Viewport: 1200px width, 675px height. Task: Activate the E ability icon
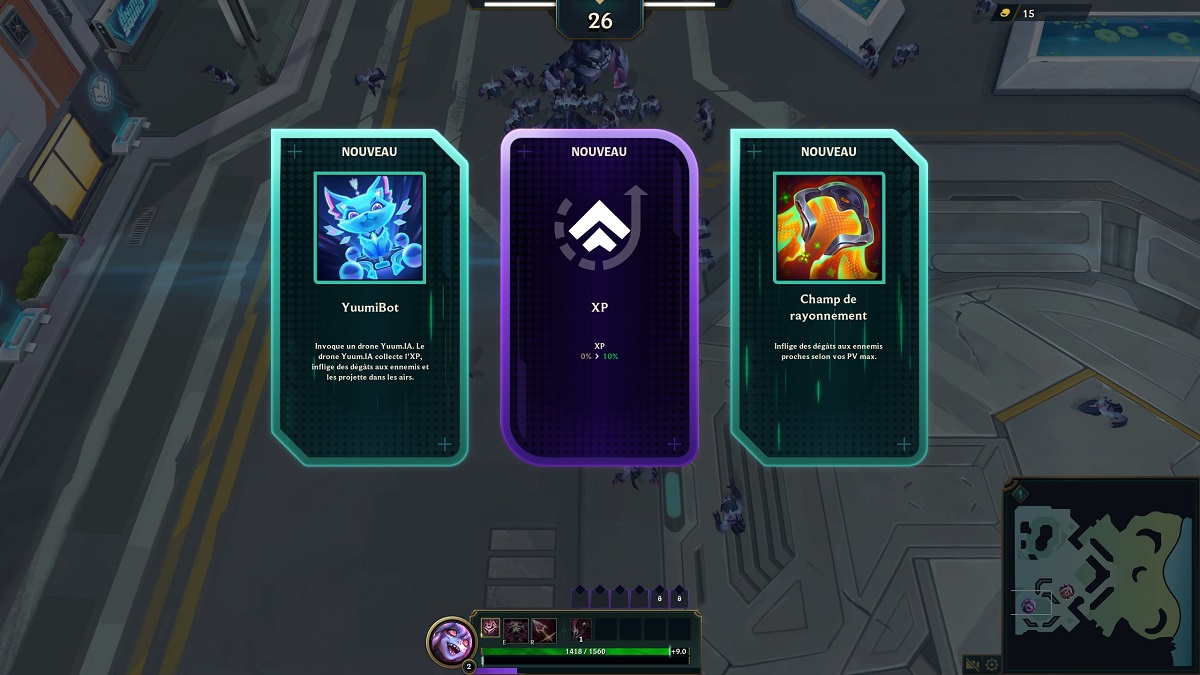point(516,628)
